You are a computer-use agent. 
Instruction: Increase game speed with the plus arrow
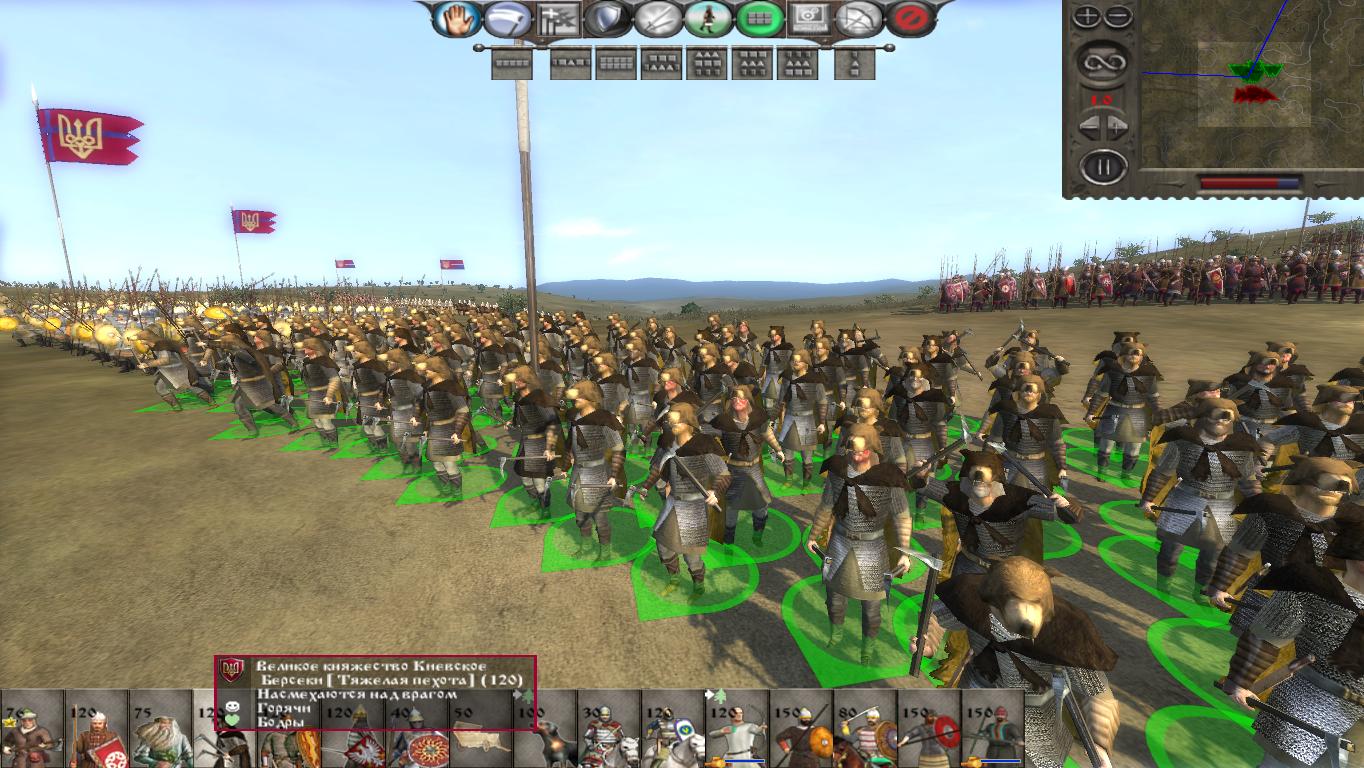[1115, 124]
